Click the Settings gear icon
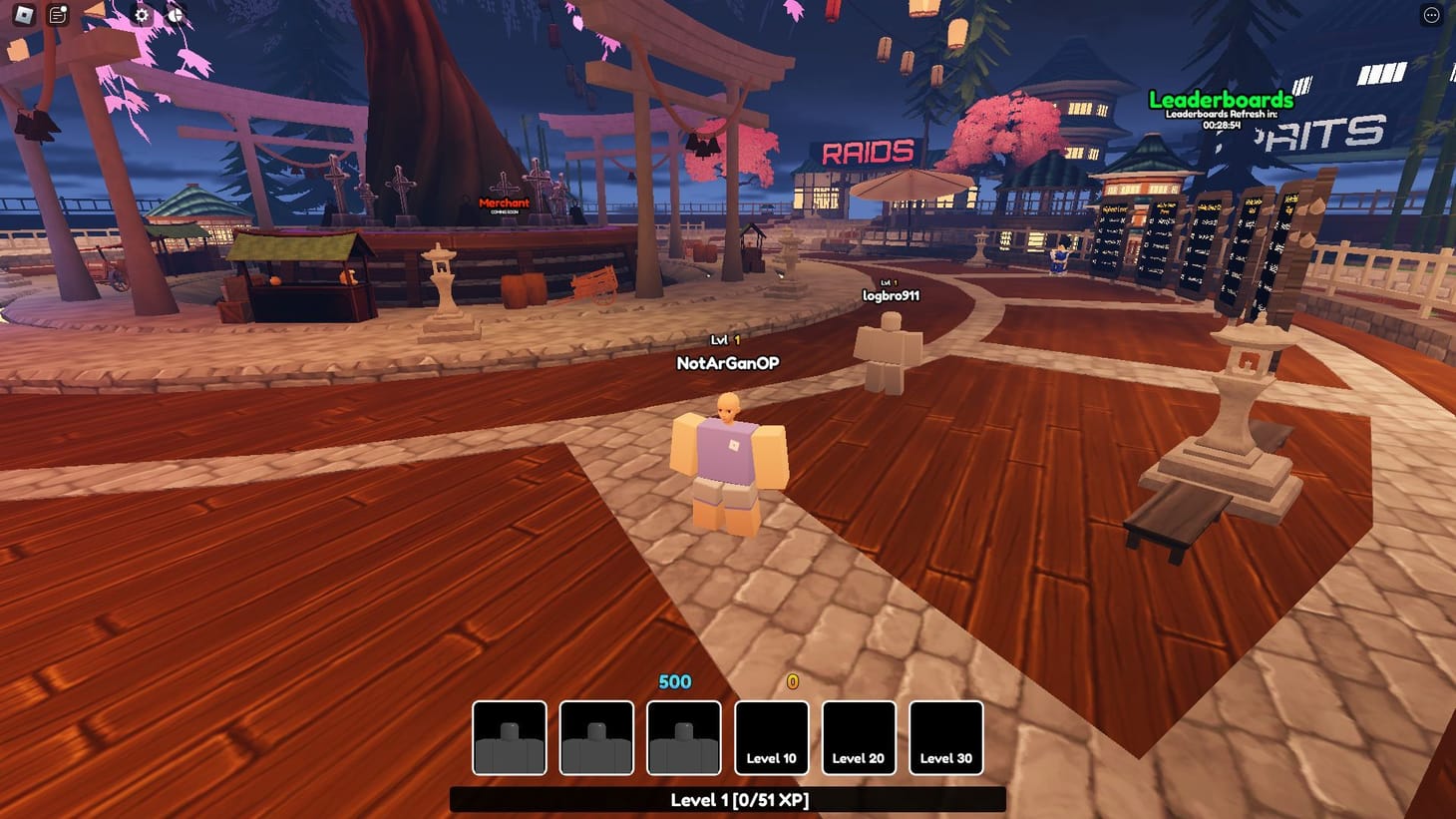 (140, 14)
